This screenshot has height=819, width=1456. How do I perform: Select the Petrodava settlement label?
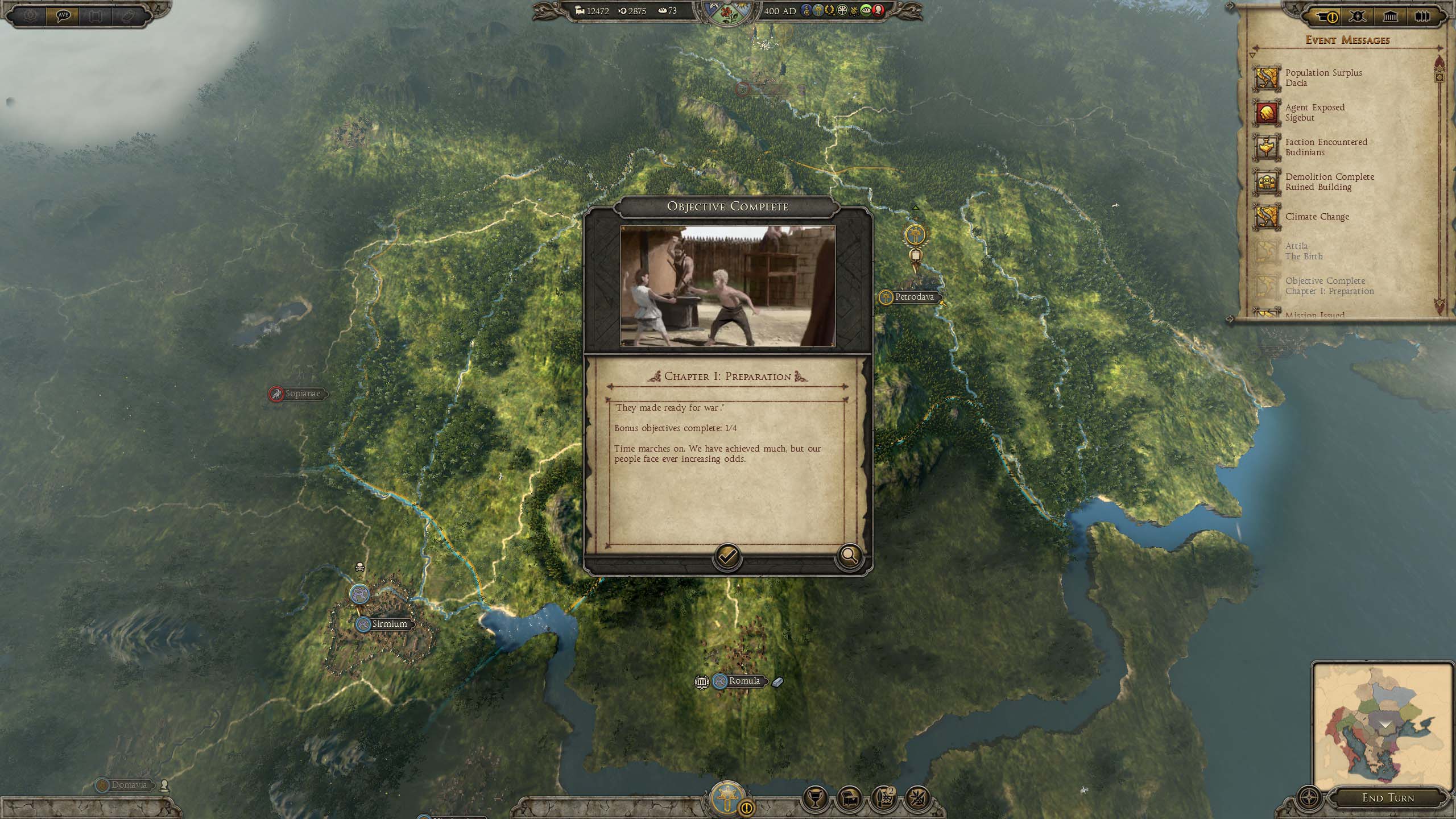[913, 297]
